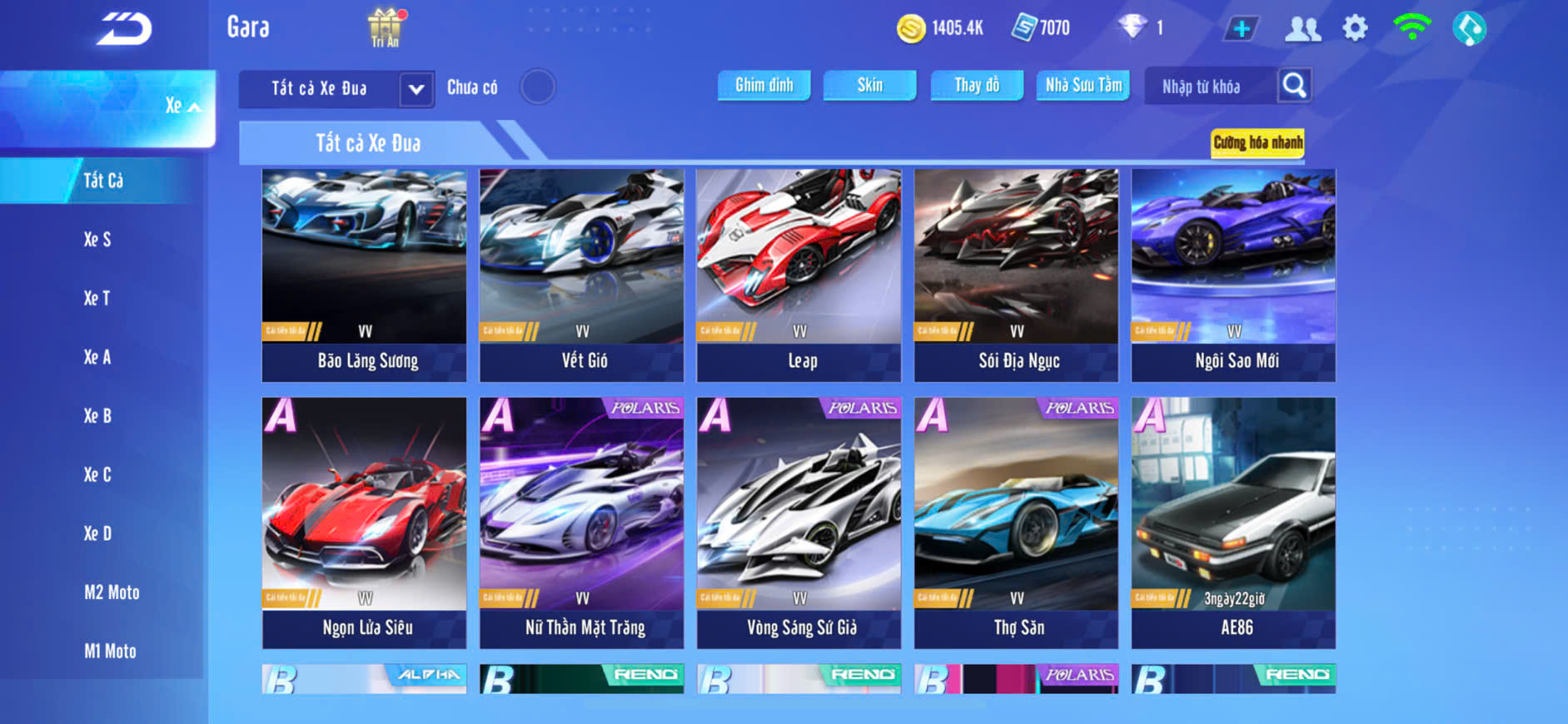This screenshot has width=1568, height=724.
Task: Activate Cường hóa nhanh quick upgrade
Action: [x=1257, y=142]
